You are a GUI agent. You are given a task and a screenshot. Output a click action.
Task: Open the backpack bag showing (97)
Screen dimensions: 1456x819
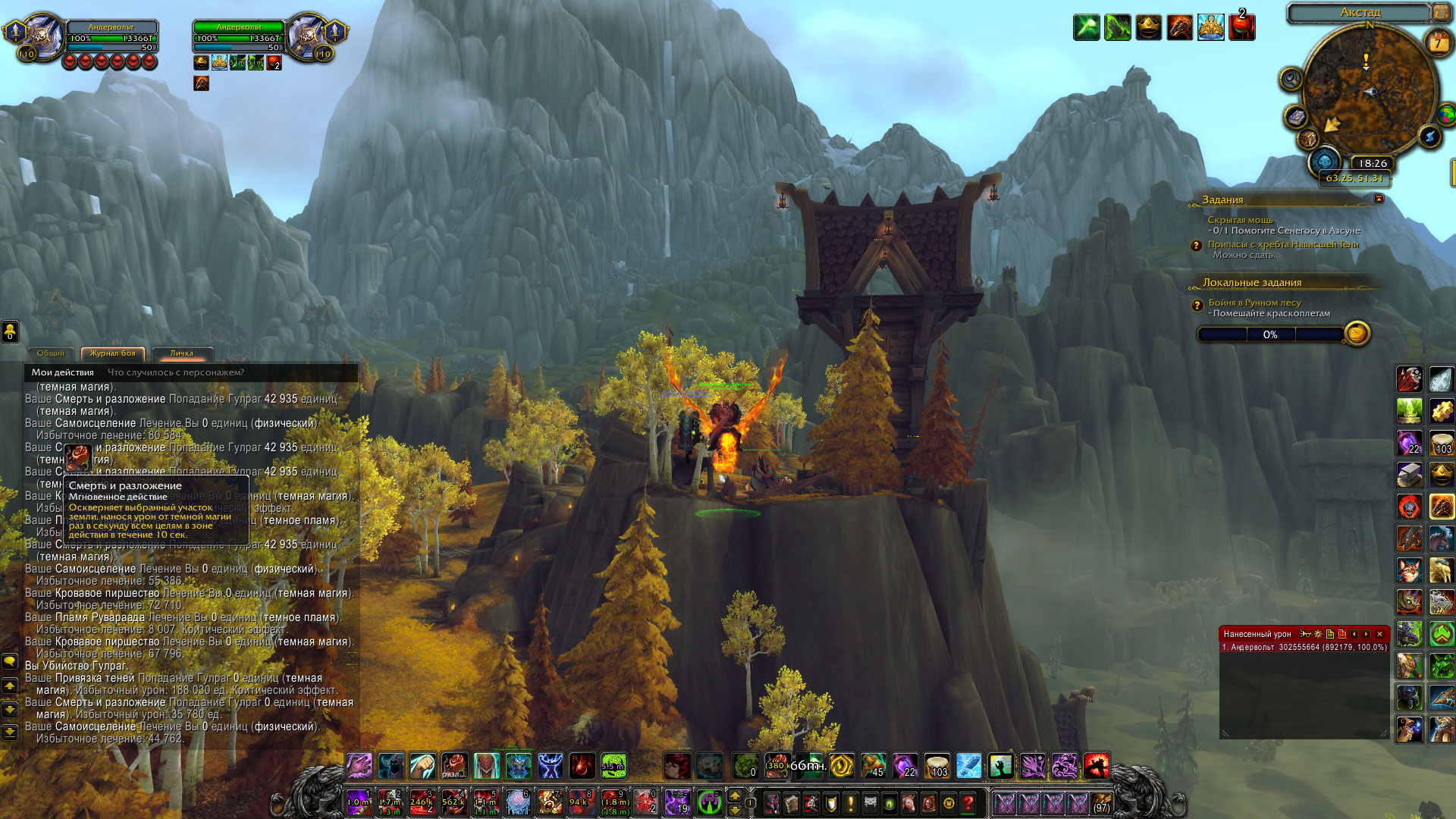pos(1102,802)
